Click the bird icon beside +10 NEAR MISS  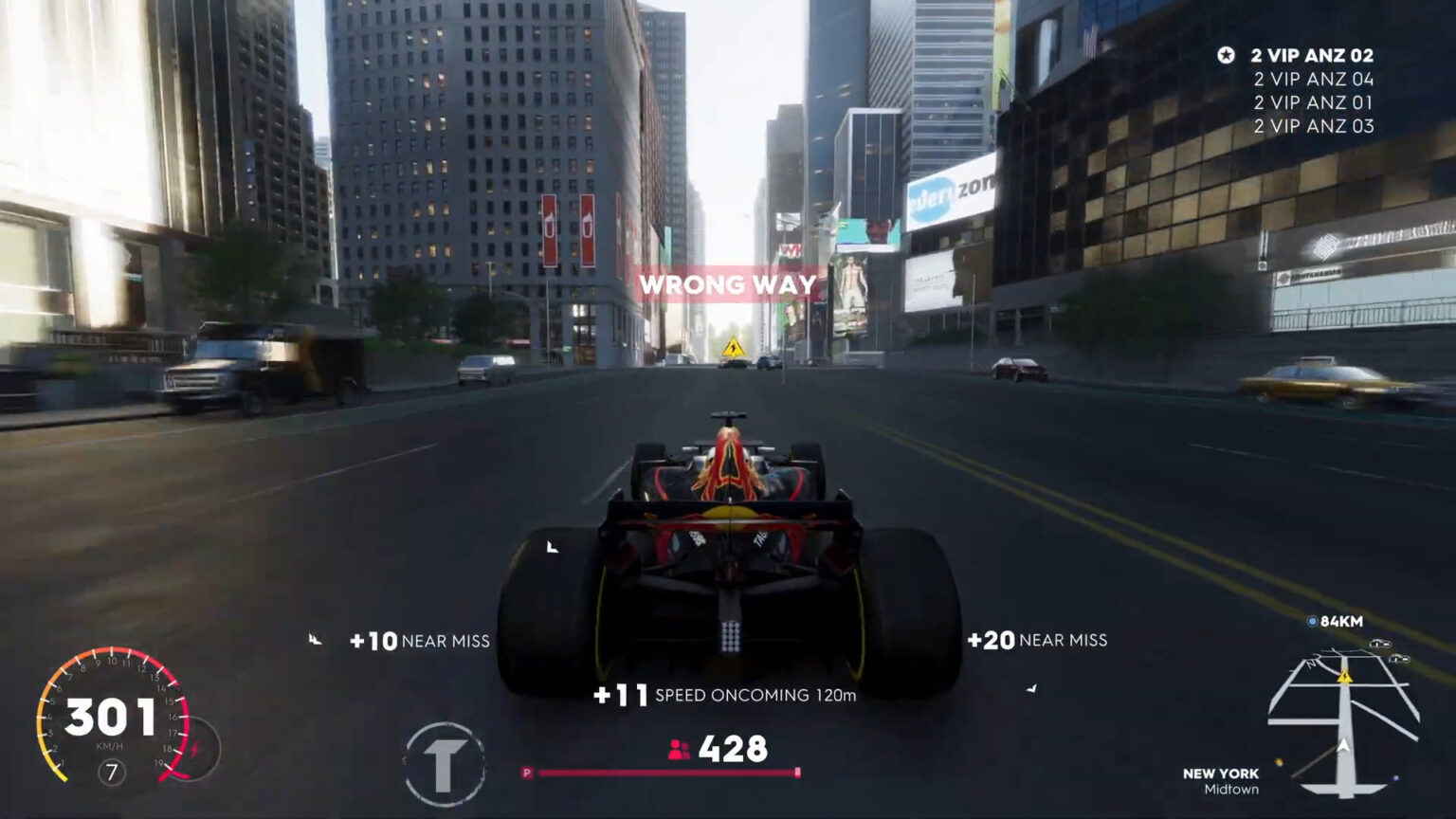tap(315, 637)
